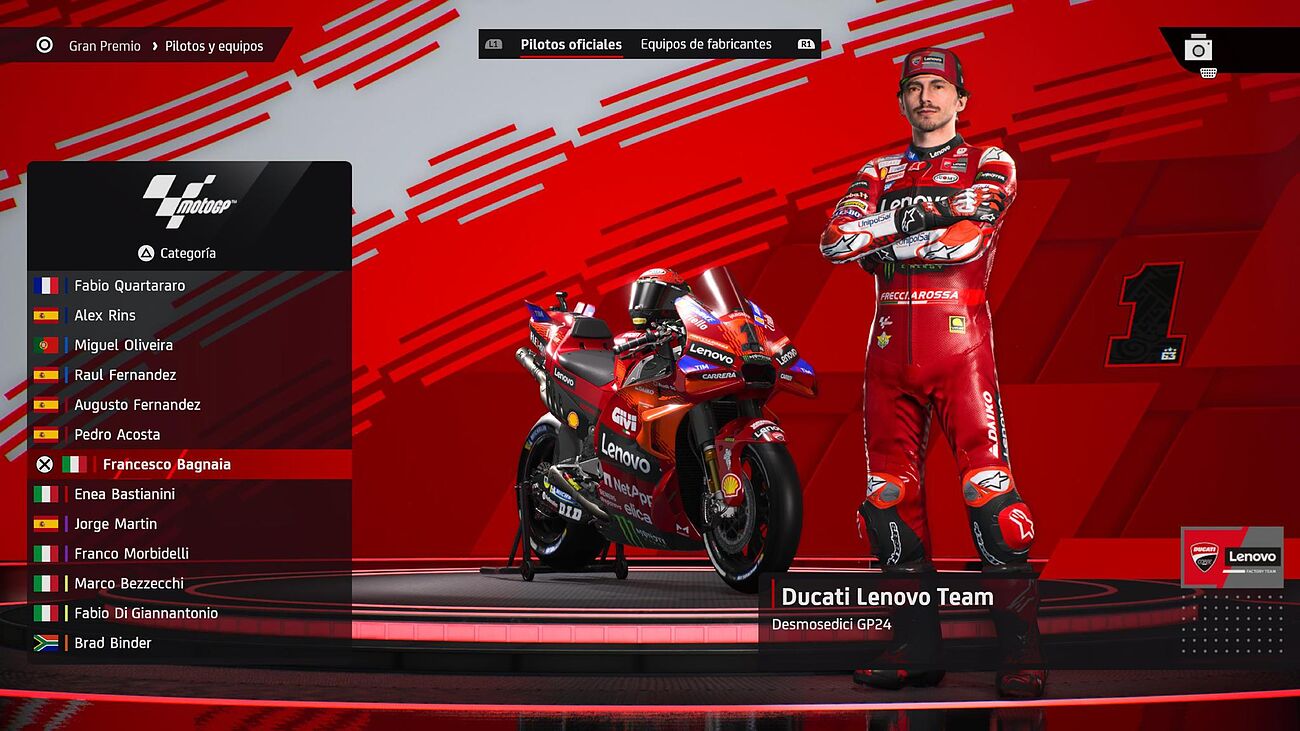Select Marco Bezzecchi

coord(129,584)
